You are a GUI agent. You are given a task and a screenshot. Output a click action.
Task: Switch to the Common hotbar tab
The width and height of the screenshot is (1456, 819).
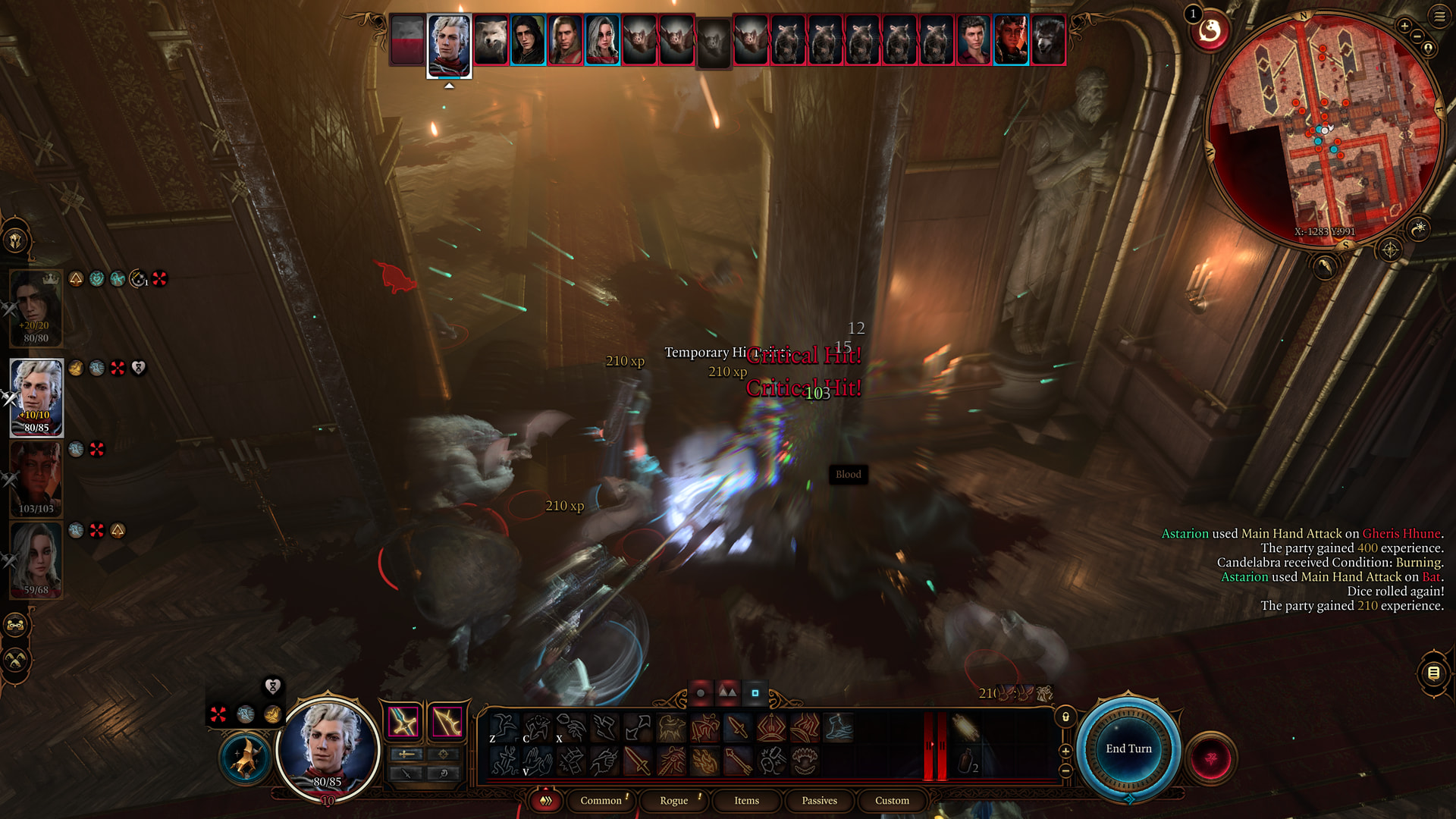click(601, 800)
